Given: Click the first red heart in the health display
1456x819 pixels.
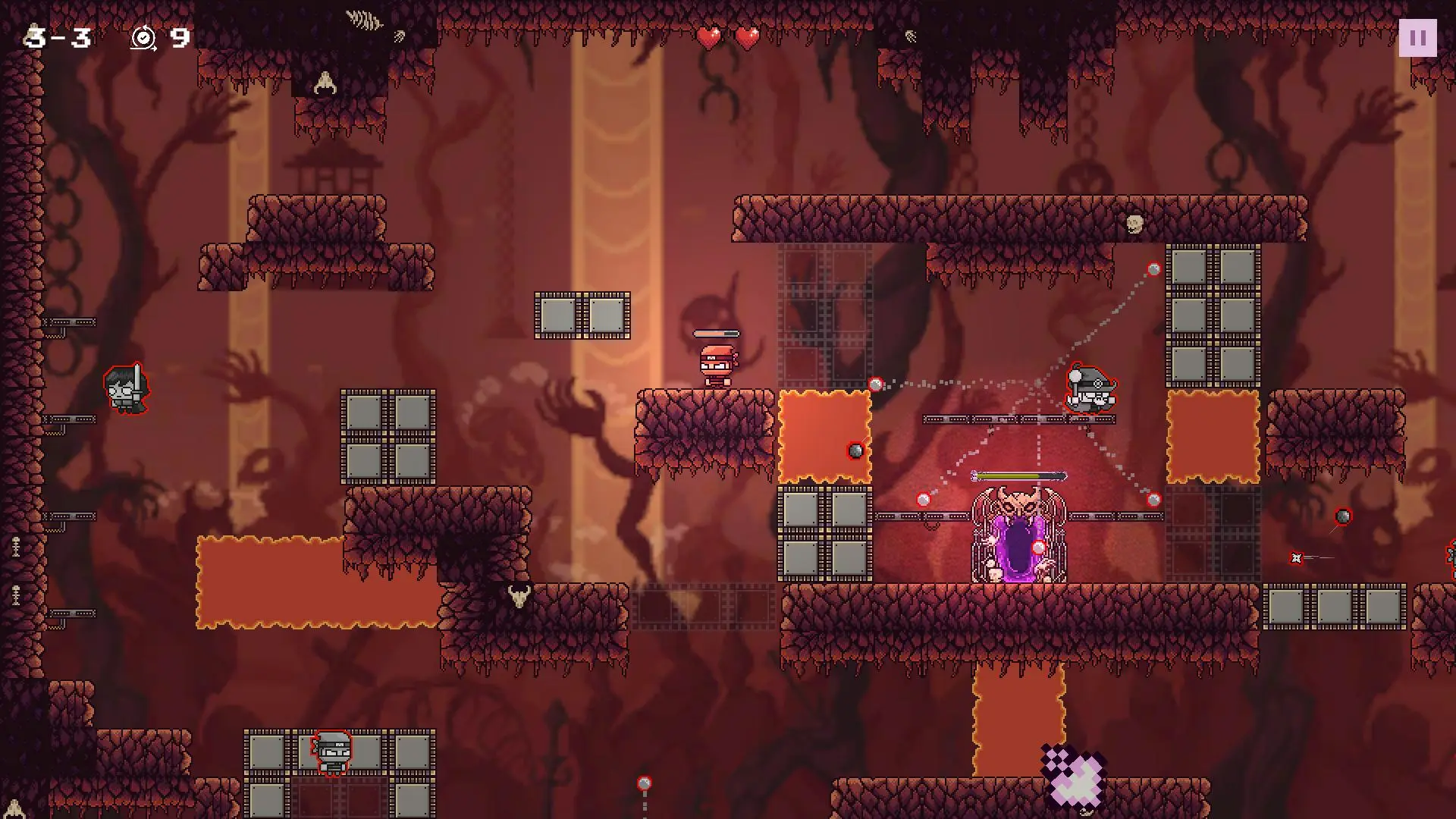Looking at the screenshot, I should click(x=707, y=36).
